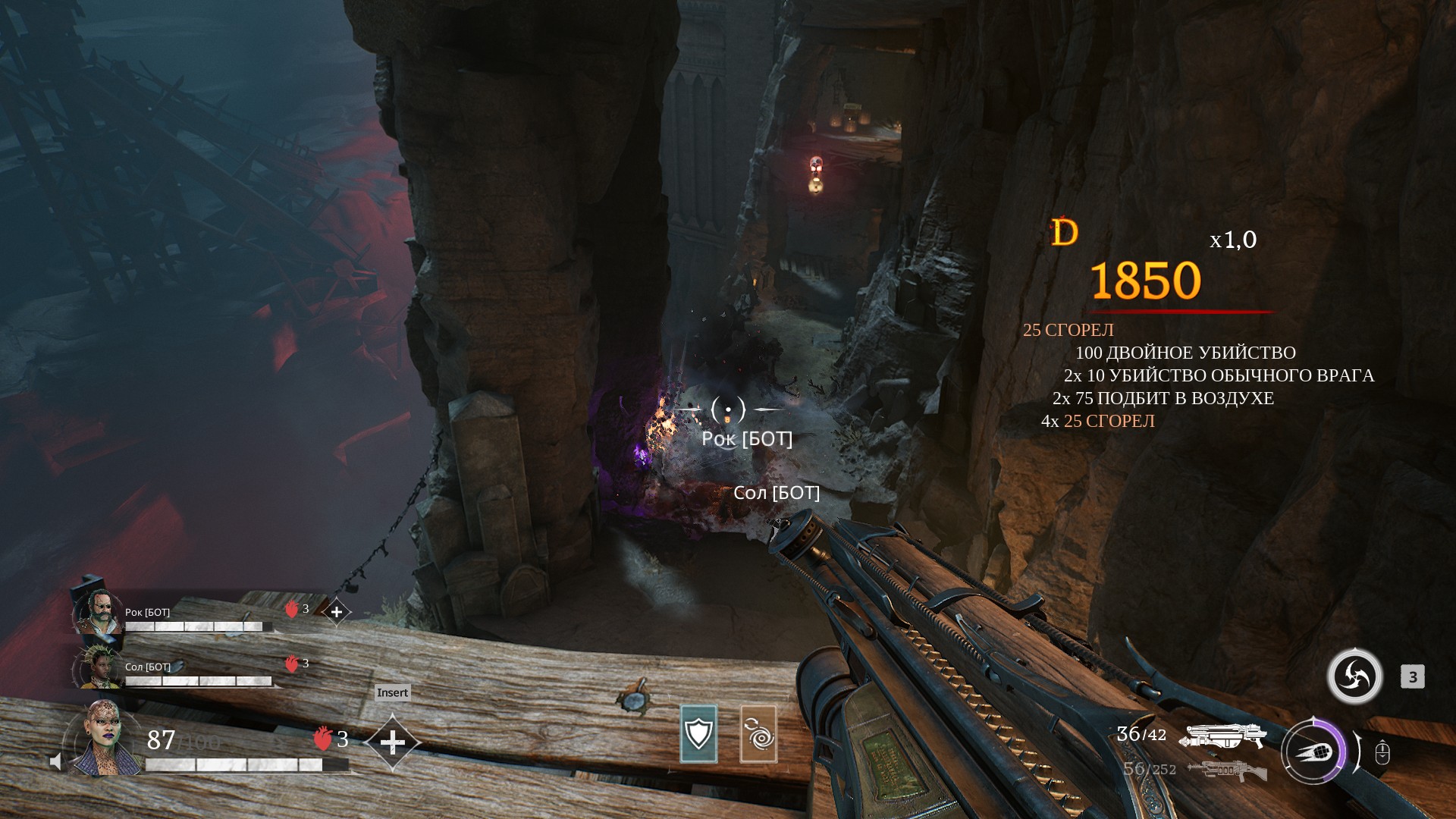The image size is (1456, 819).
Task: Activate the purple-ringed fireball ability
Action: [1313, 752]
